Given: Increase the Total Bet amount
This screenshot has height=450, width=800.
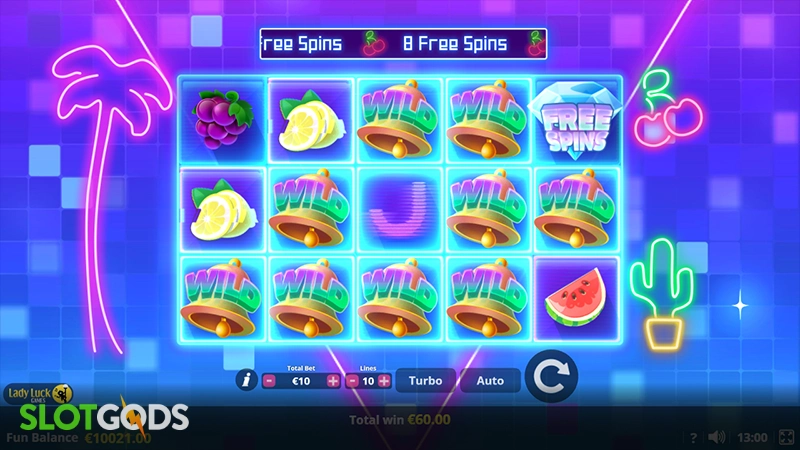Looking at the screenshot, I should 333,381.
